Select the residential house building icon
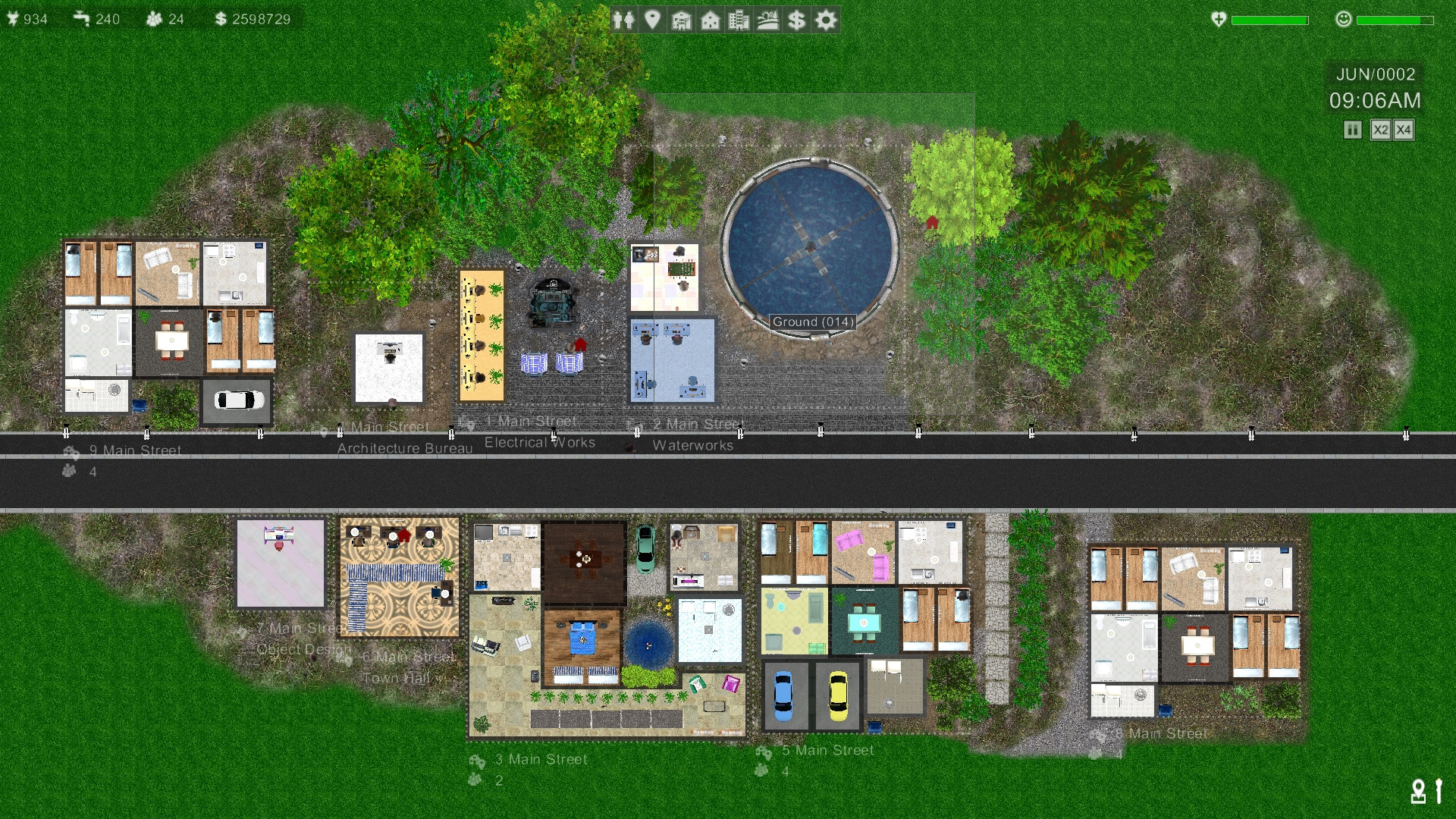 [710, 20]
